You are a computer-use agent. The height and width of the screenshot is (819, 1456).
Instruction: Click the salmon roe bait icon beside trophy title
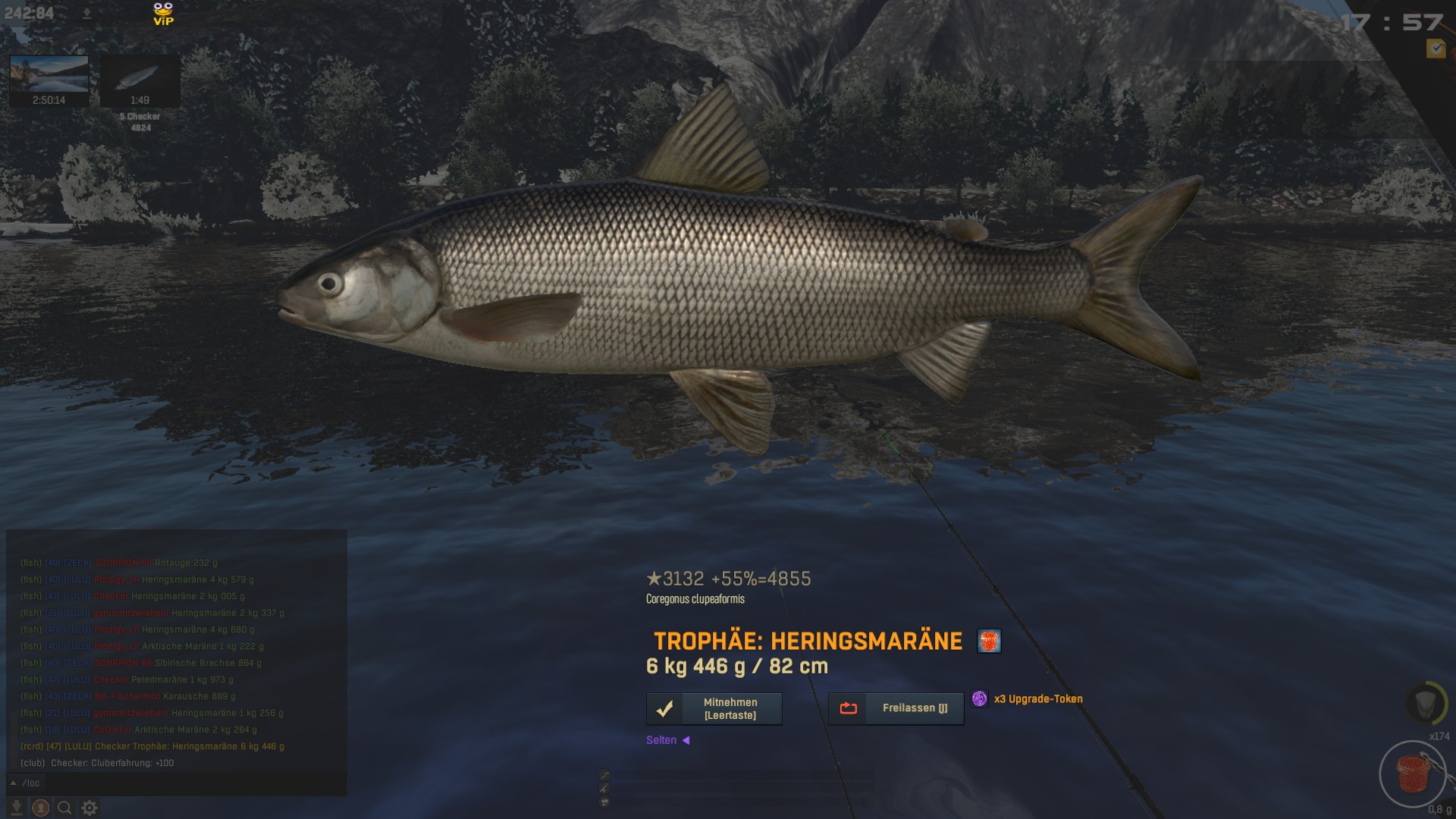[989, 642]
